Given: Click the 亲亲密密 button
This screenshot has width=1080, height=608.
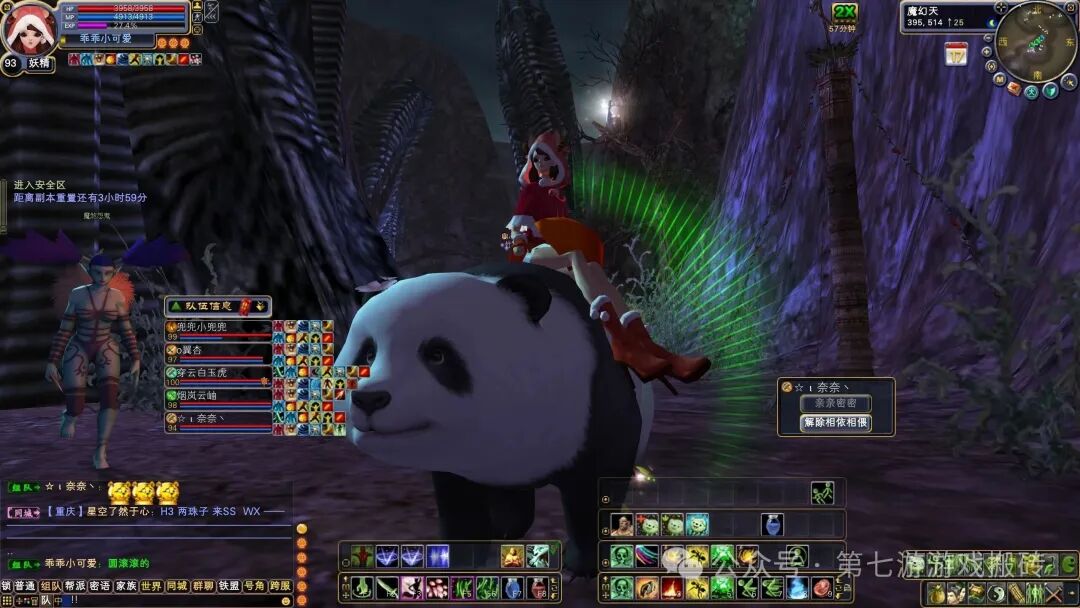Looking at the screenshot, I should coord(836,403).
